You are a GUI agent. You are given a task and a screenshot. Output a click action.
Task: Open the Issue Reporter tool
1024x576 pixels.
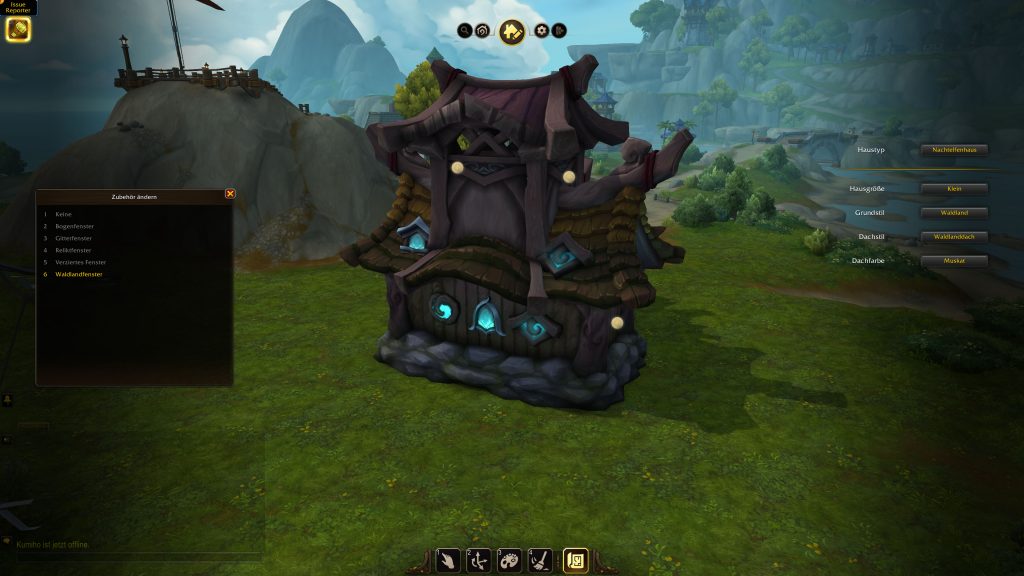[18, 29]
